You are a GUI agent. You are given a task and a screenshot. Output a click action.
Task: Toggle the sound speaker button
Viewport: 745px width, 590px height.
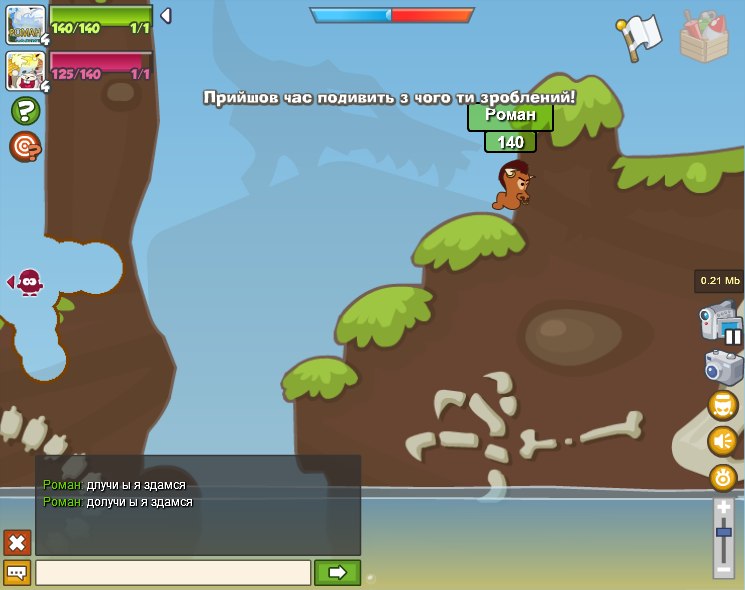(723, 441)
